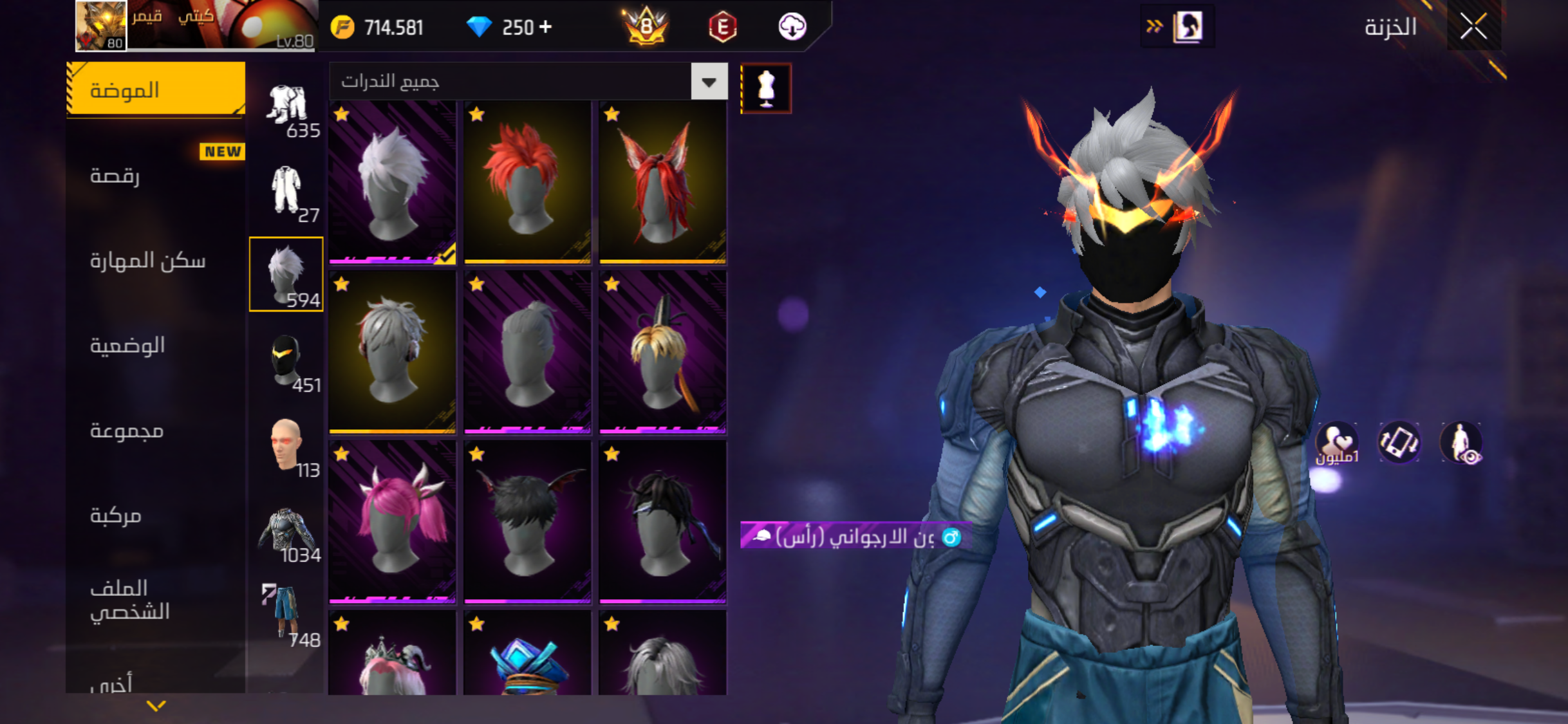Choose the black hair with bat wings
This screenshot has width=1568, height=724.
[x=527, y=521]
